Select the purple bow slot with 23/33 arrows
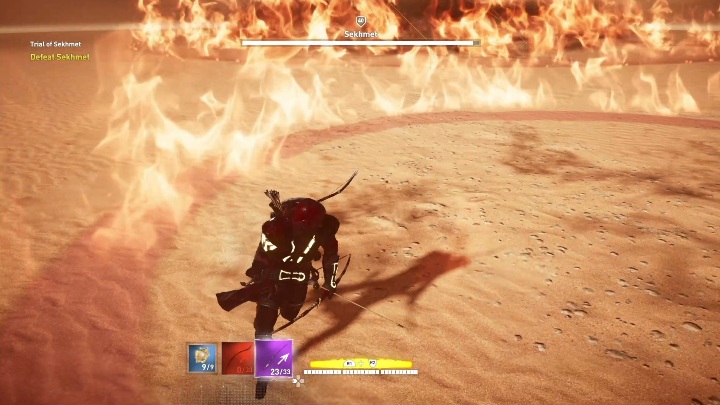720x405 pixels. click(273, 358)
